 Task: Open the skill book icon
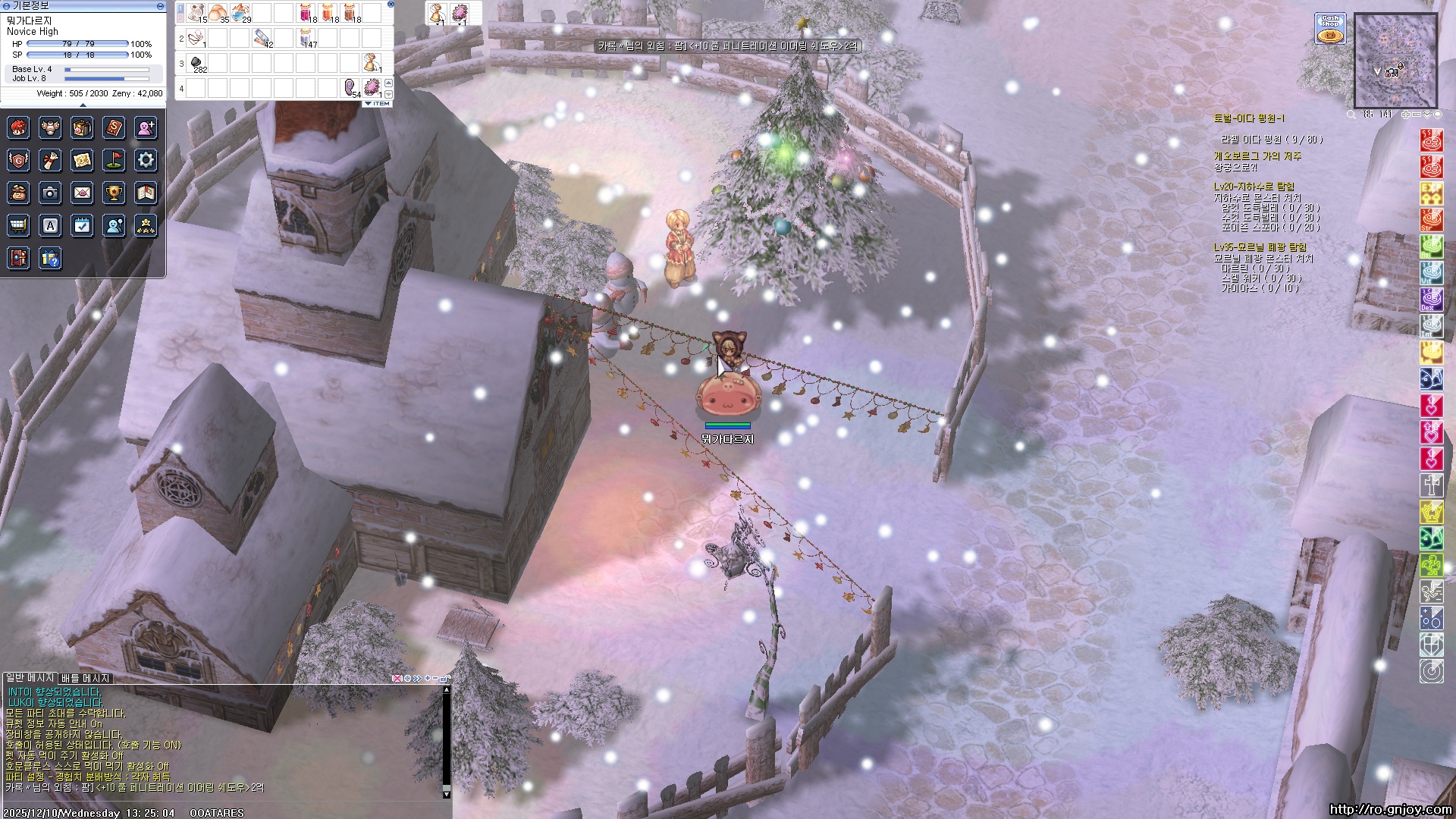(114, 127)
